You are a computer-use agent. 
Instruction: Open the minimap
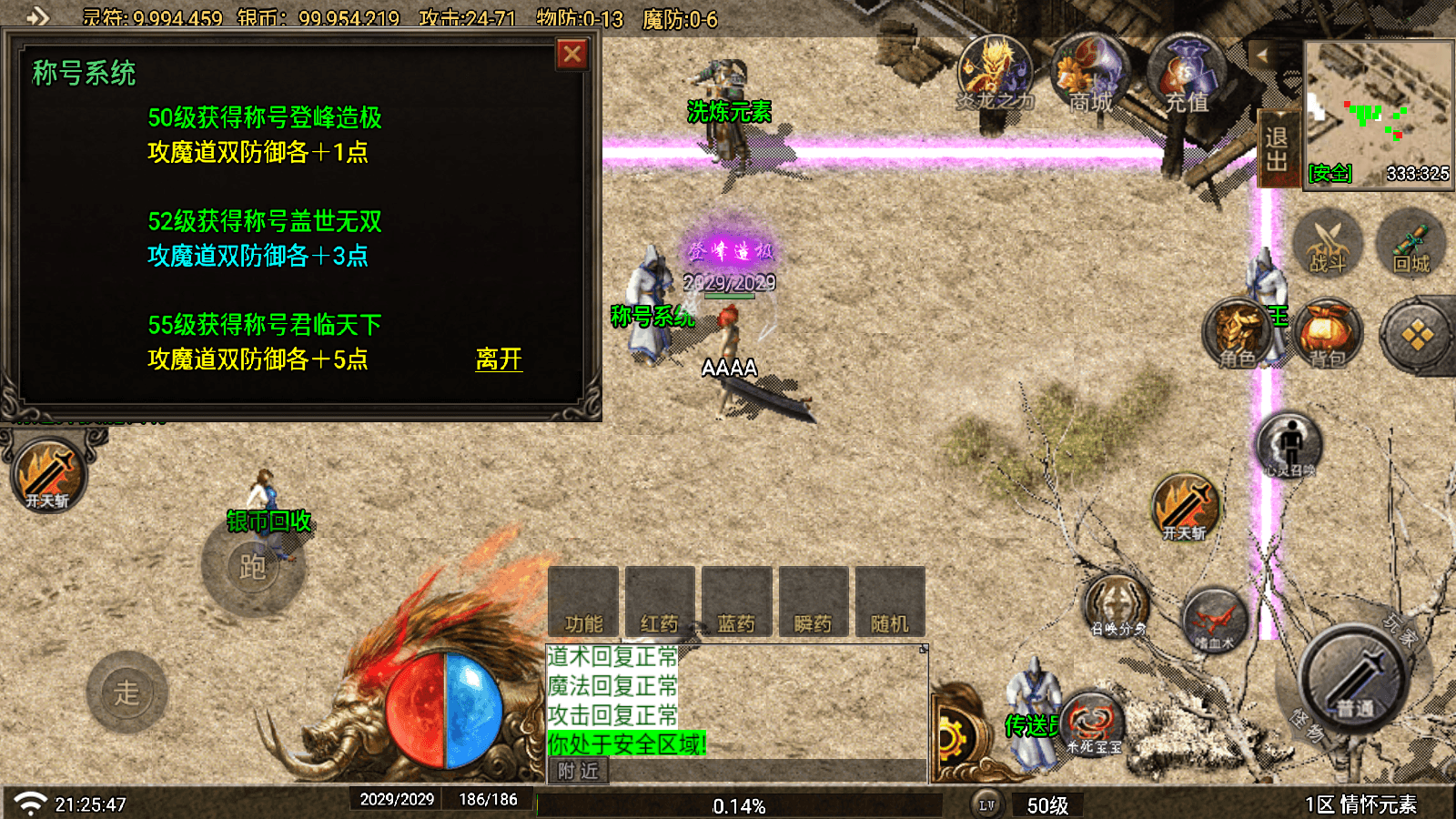[1378, 111]
